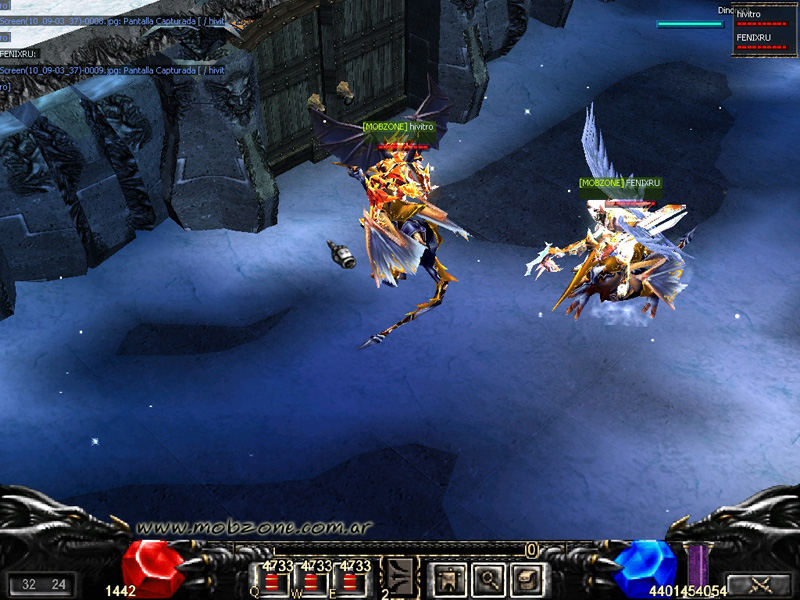Open the inventory chest button
The height and width of the screenshot is (600, 800).
pyautogui.click(x=525, y=577)
